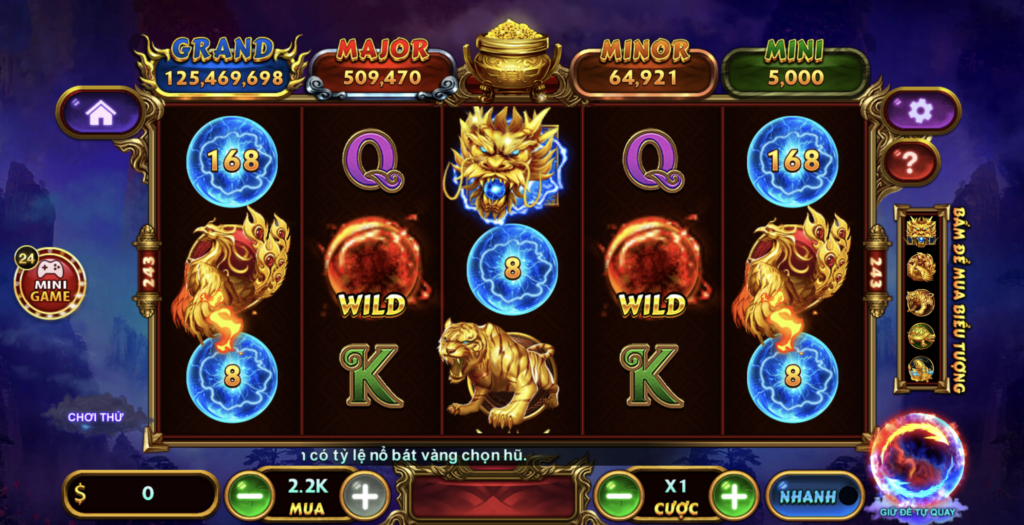This screenshot has height=525, width=1024.
Task: Open the gear settings menu
Action: [920, 111]
